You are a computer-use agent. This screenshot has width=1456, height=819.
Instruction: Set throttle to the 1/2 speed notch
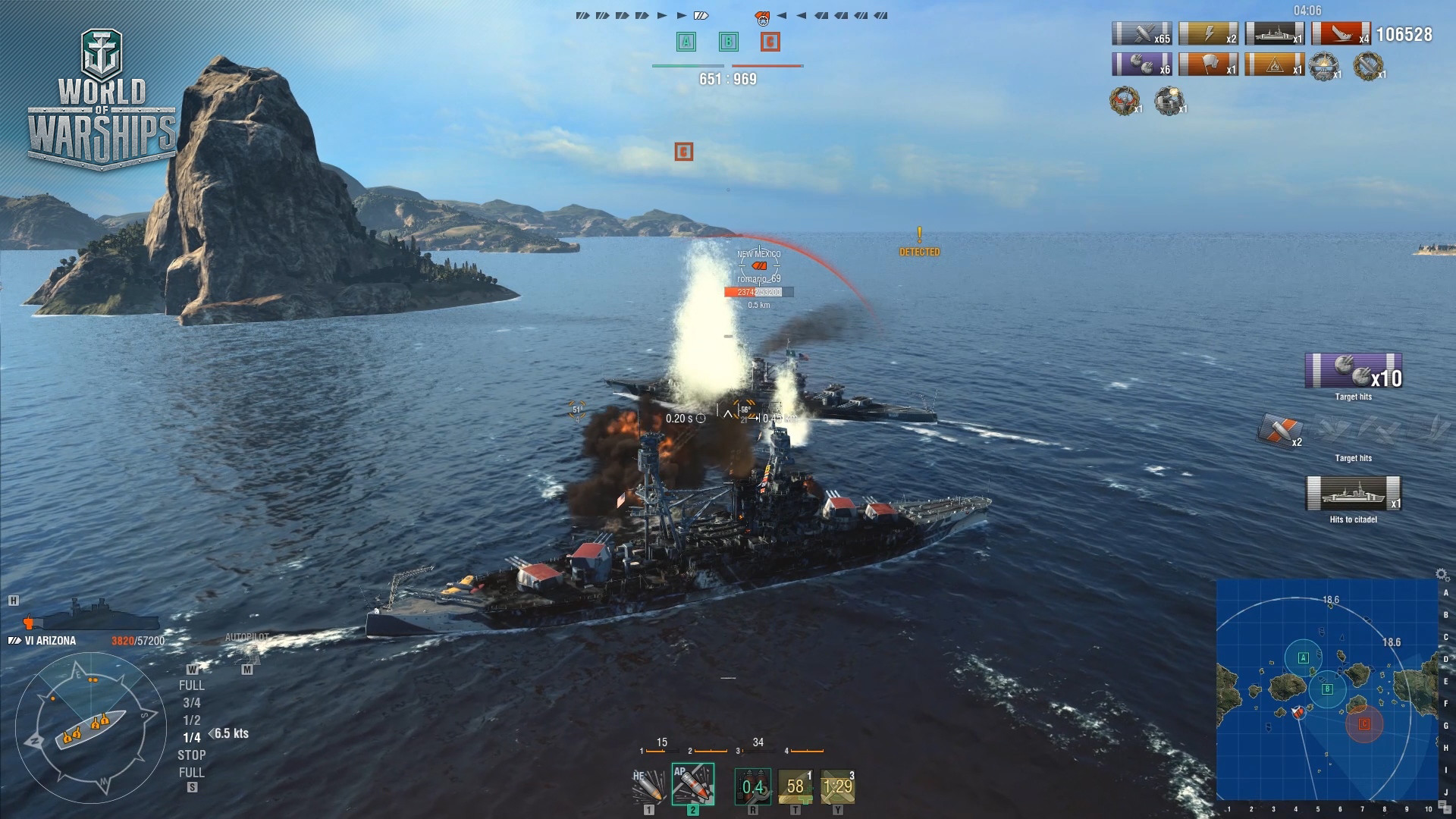point(194,720)
